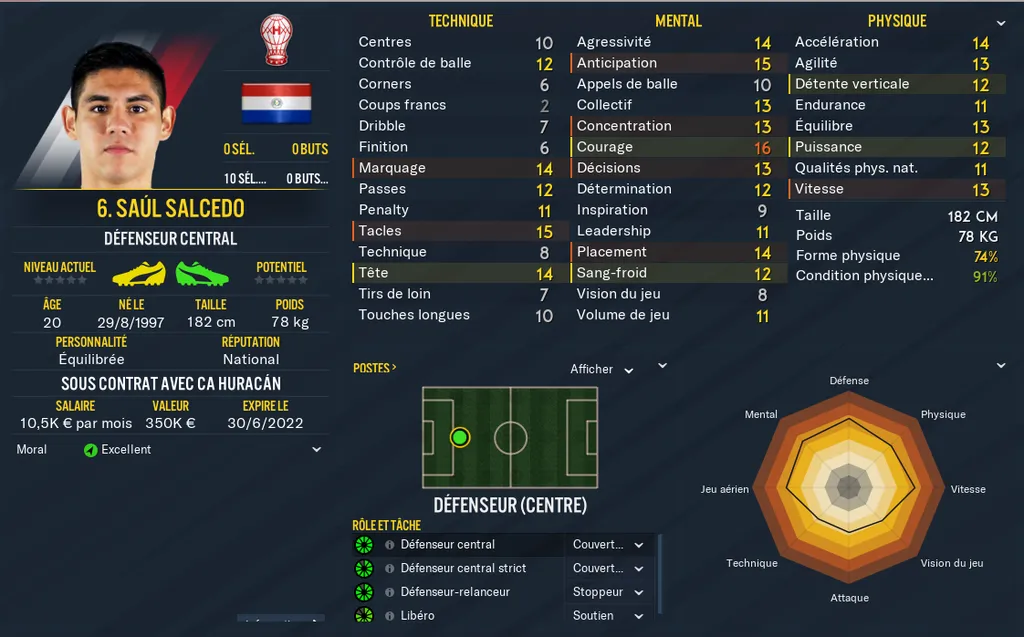Pick the Libéro role row
The image size is (1024, 637).
417,616
